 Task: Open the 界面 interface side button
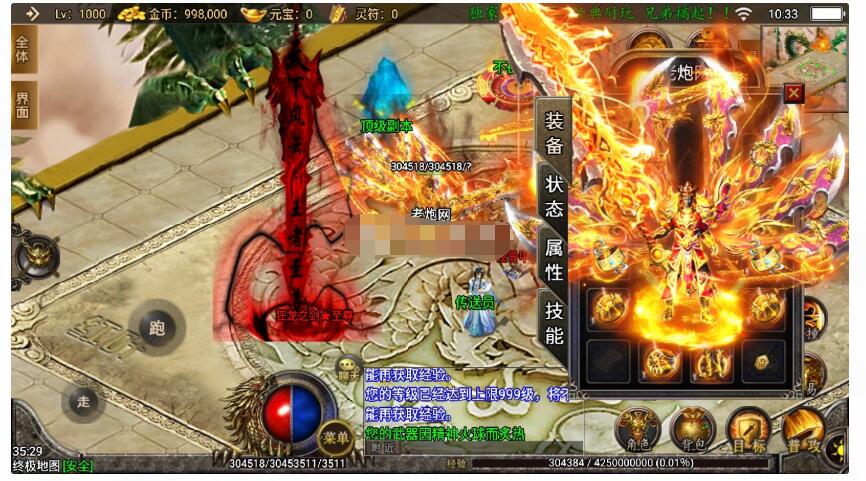(23, 105)
